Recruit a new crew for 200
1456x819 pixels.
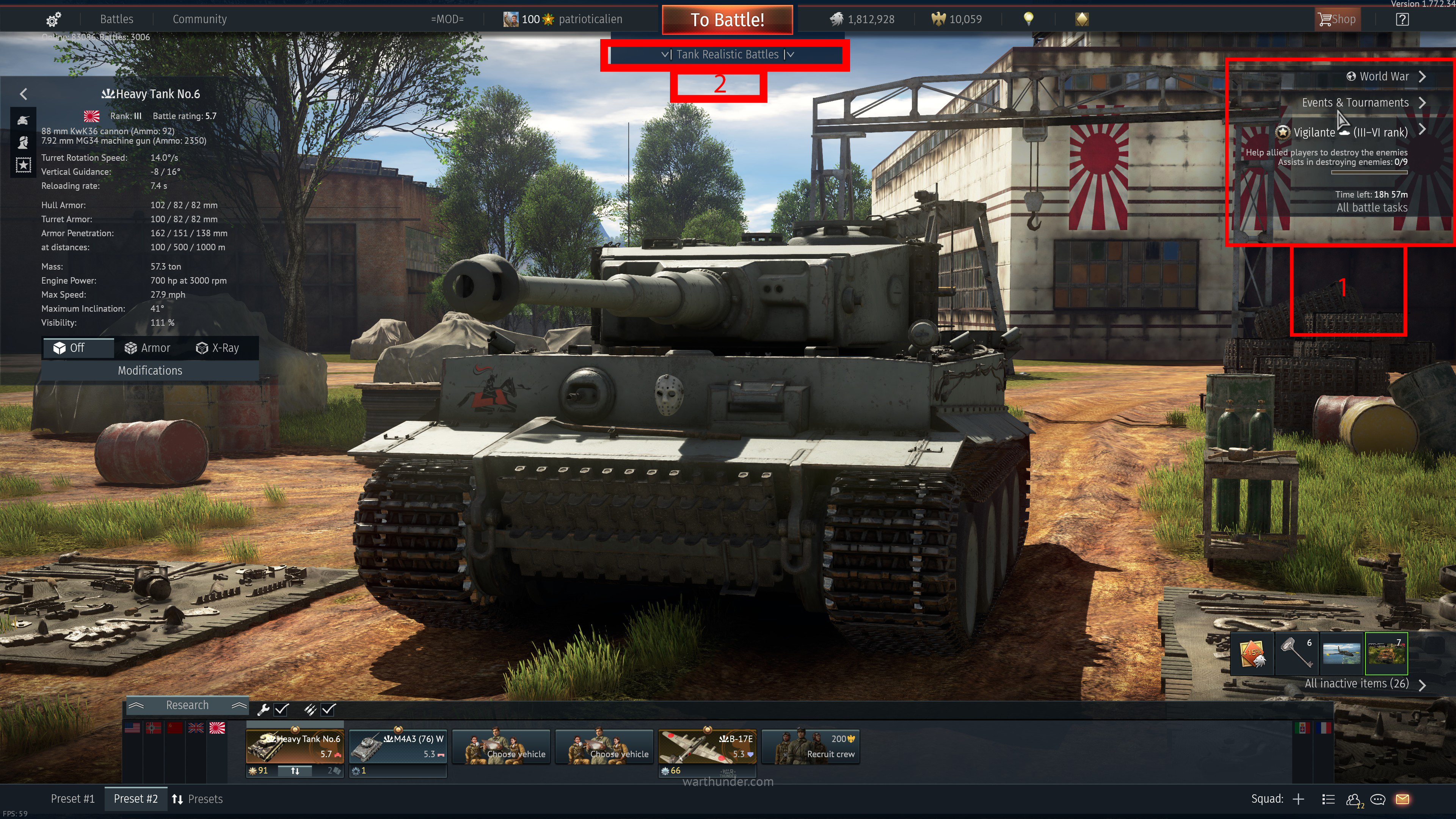click(811, 747)
